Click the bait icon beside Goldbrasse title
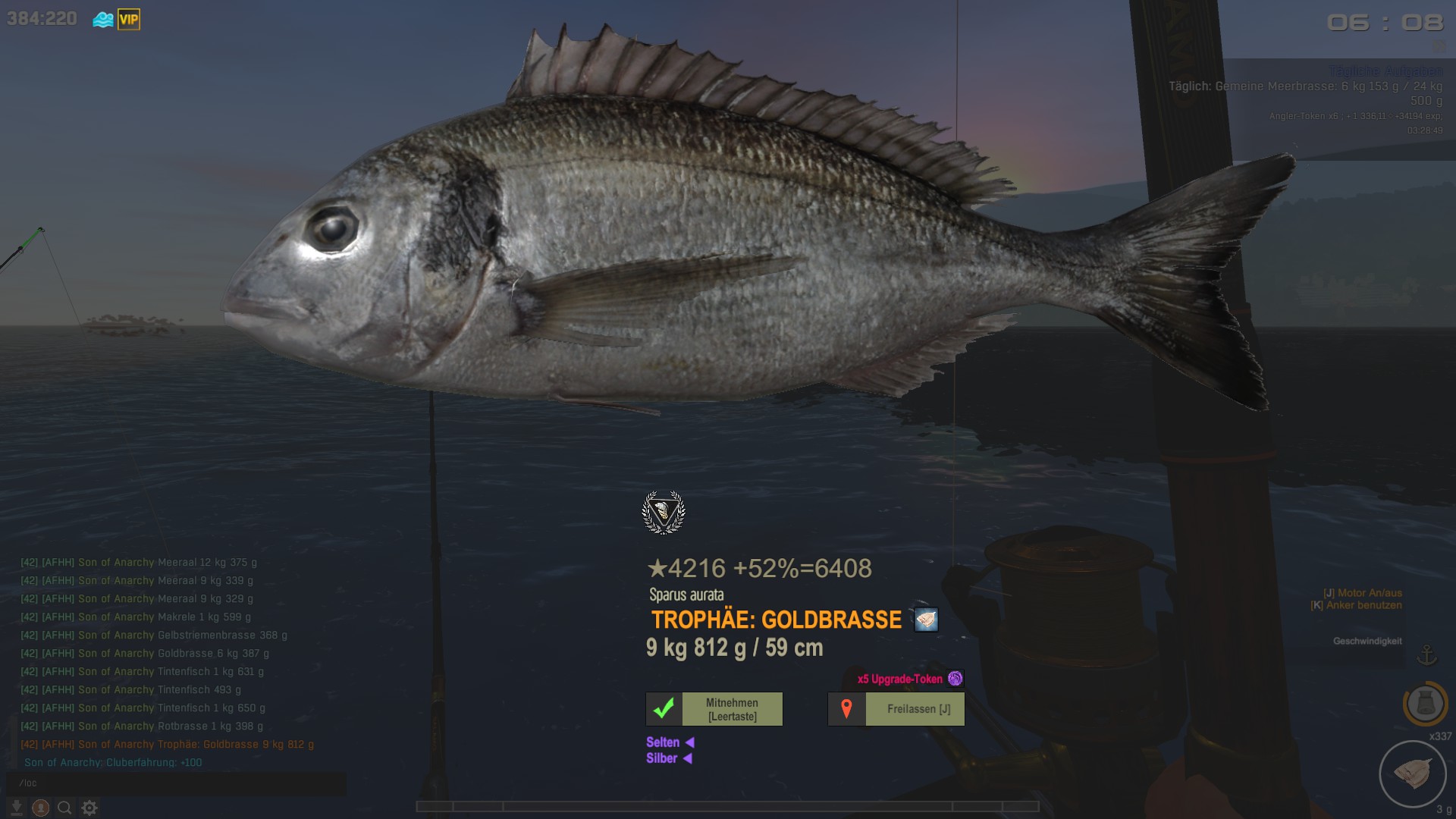 tap(926, 620)
